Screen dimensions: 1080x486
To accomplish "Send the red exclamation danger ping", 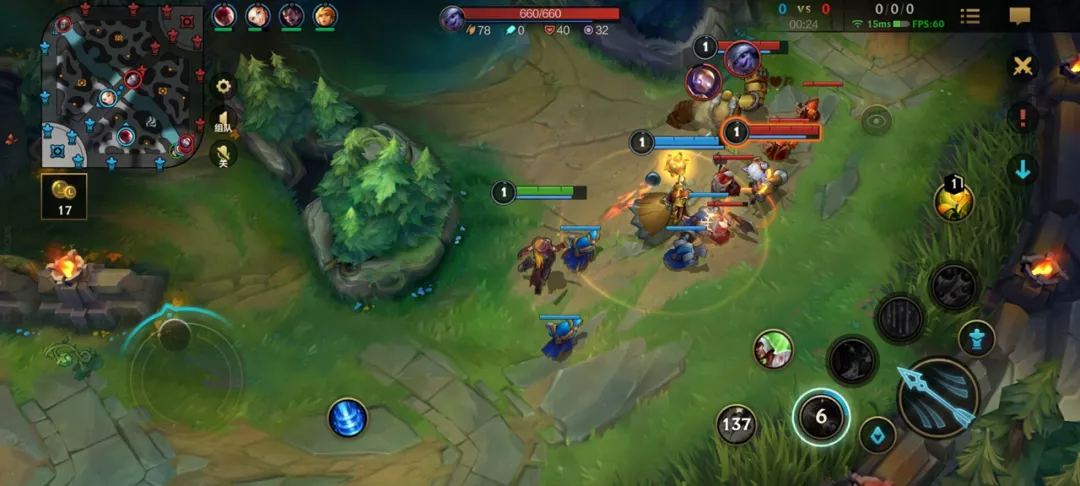I will 1022,118.
